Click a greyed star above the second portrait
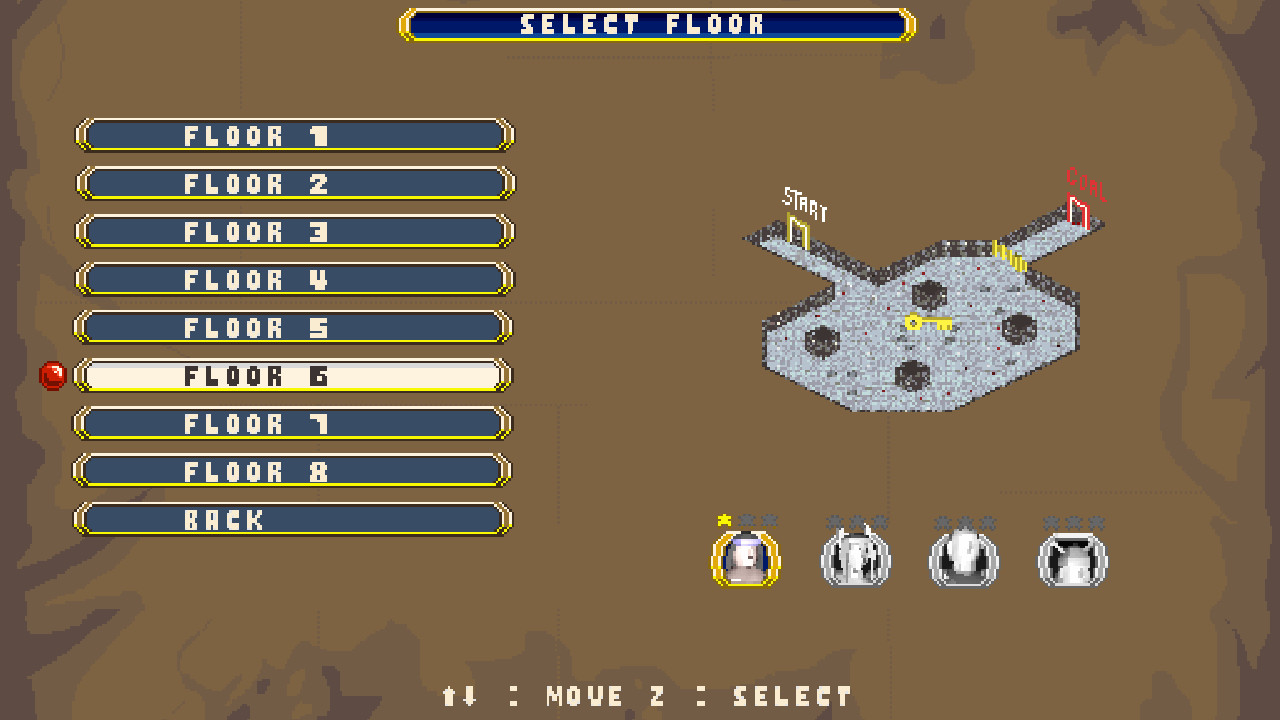Screen dimensions: 1280x720 coord(832,521)
